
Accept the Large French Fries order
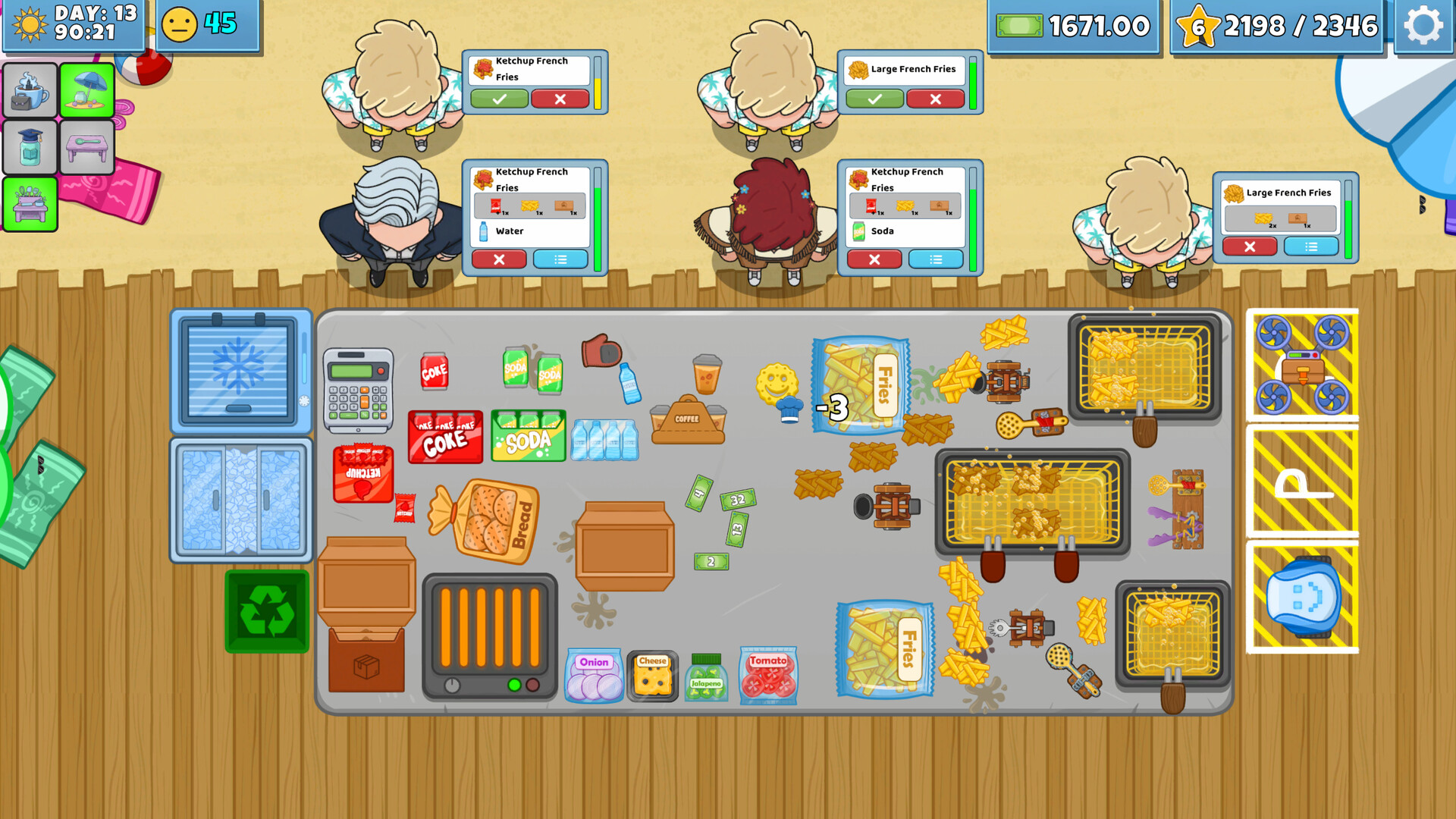coord(876,99)
